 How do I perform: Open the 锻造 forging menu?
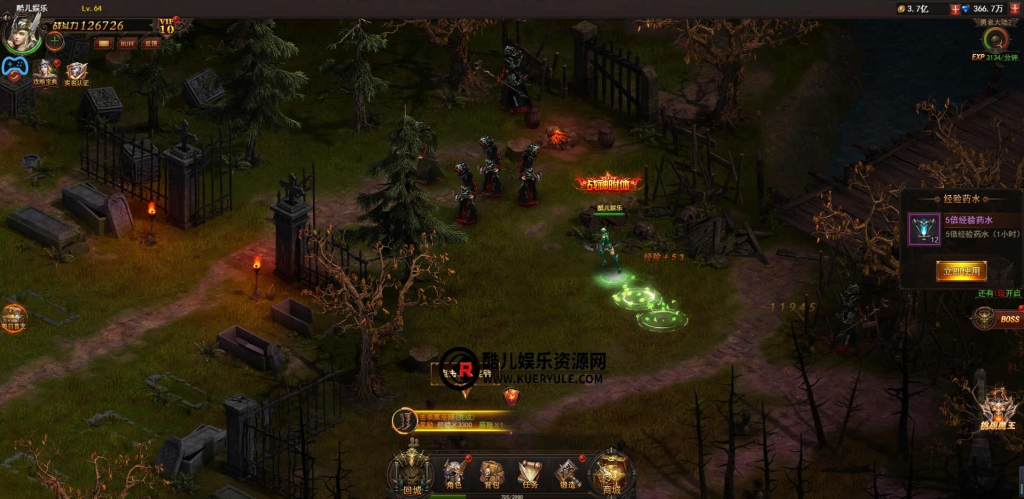pos(567,473)
